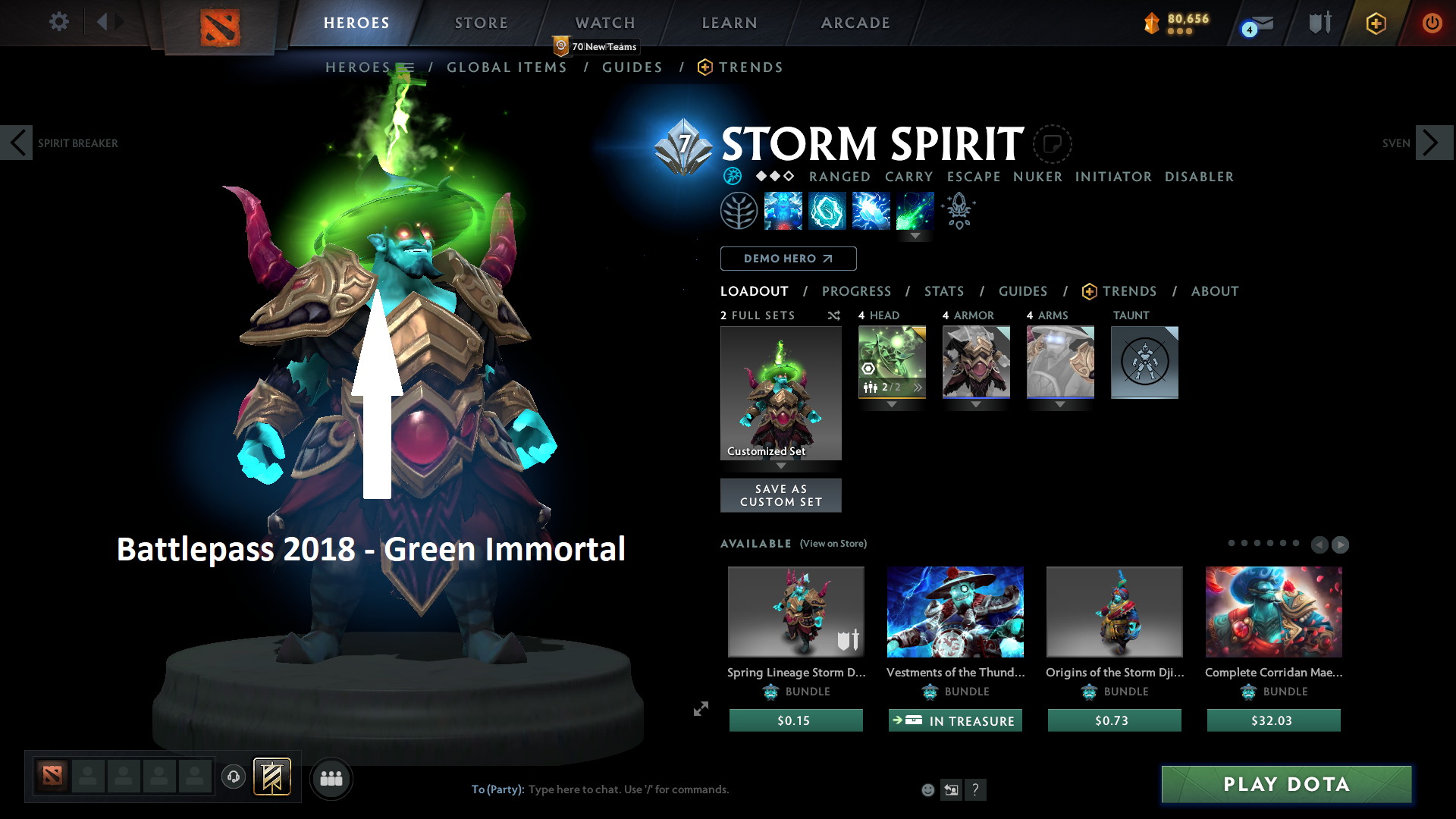The height and width of the screenshot is (819, 1456).
Task: Open the armory shield and sword icon
Action: point(1319,23)
